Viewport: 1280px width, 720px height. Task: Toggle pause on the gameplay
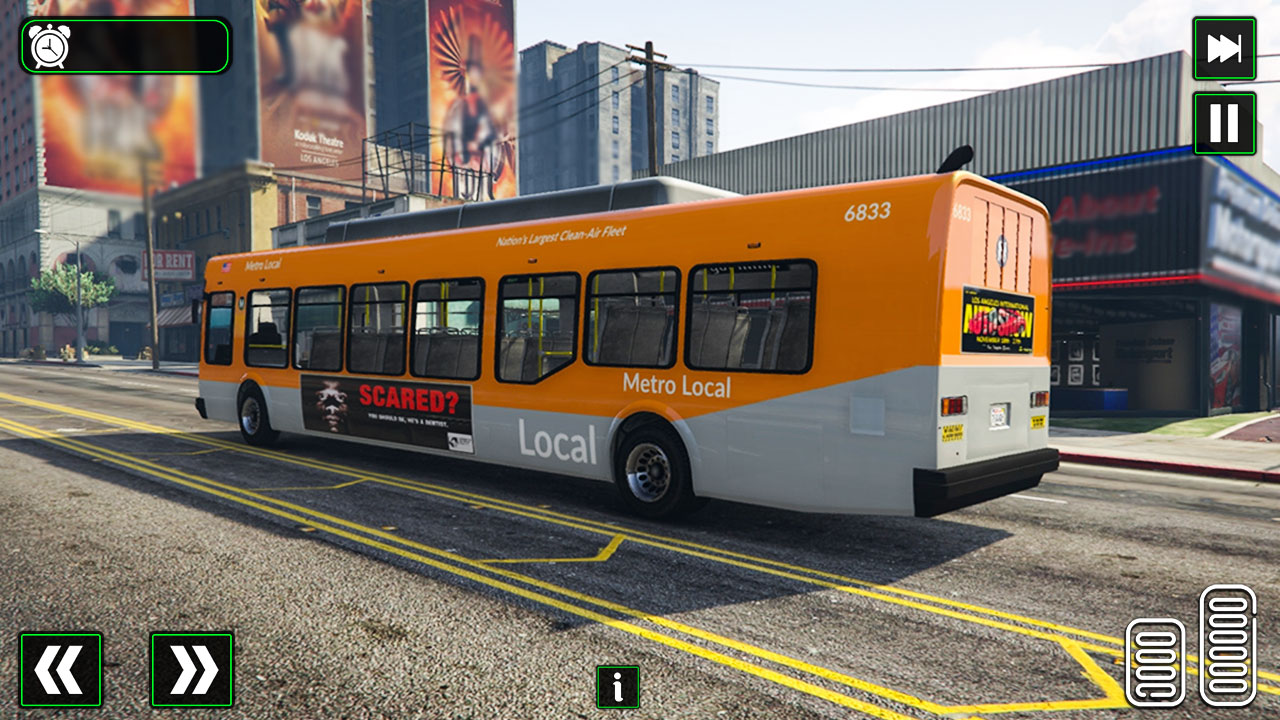(1224, 124)
